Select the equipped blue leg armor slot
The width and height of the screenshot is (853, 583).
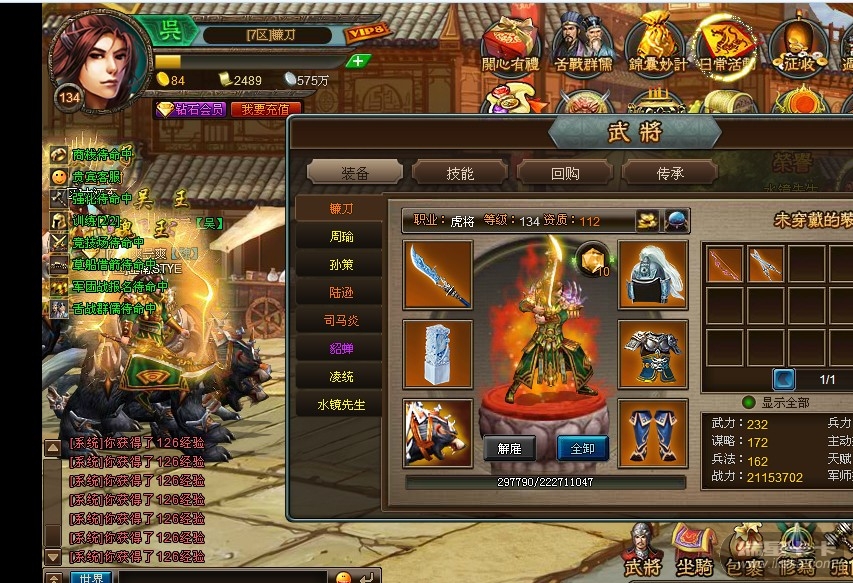tap(652, 432)
